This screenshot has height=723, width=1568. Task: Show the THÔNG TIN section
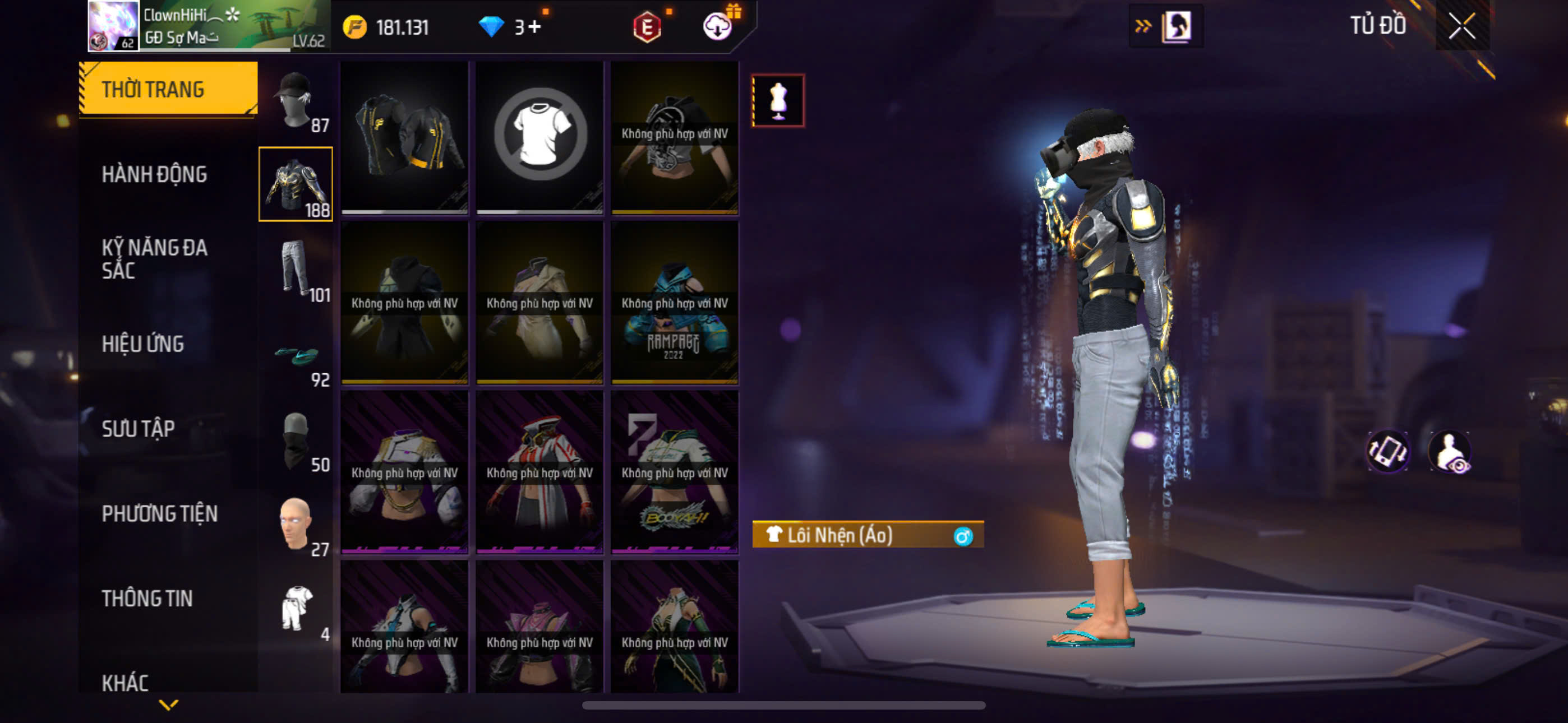click(147, 598)
